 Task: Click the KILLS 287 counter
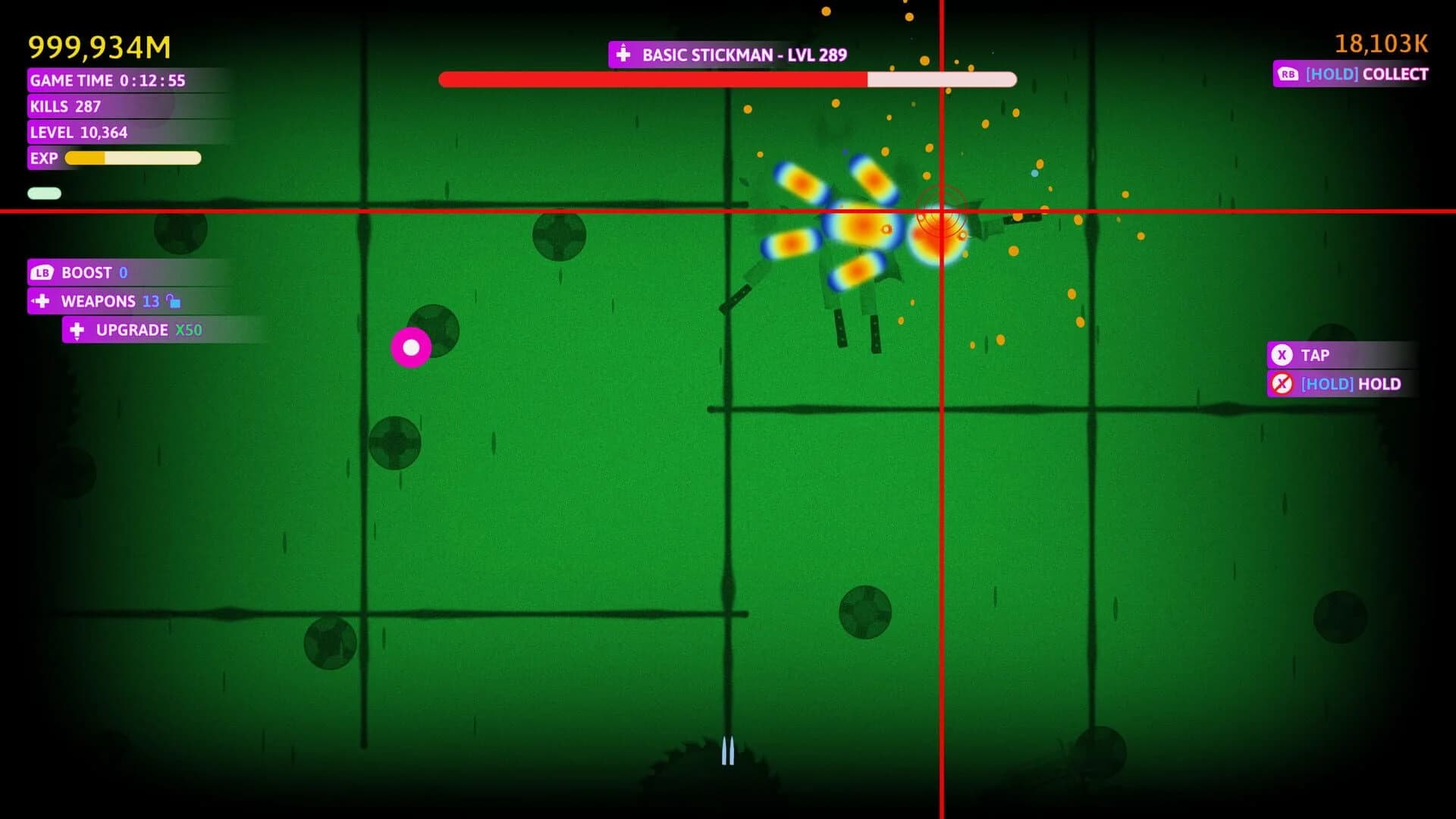point(64,106)
